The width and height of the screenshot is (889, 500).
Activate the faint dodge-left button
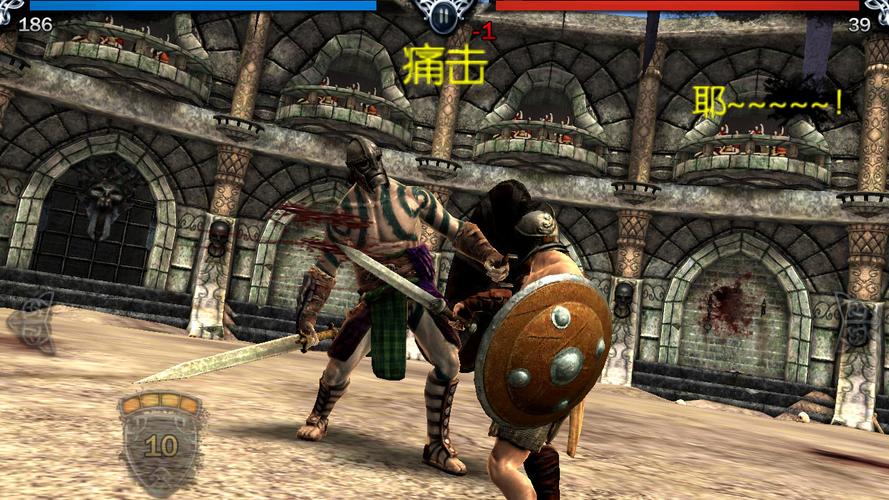33,321
